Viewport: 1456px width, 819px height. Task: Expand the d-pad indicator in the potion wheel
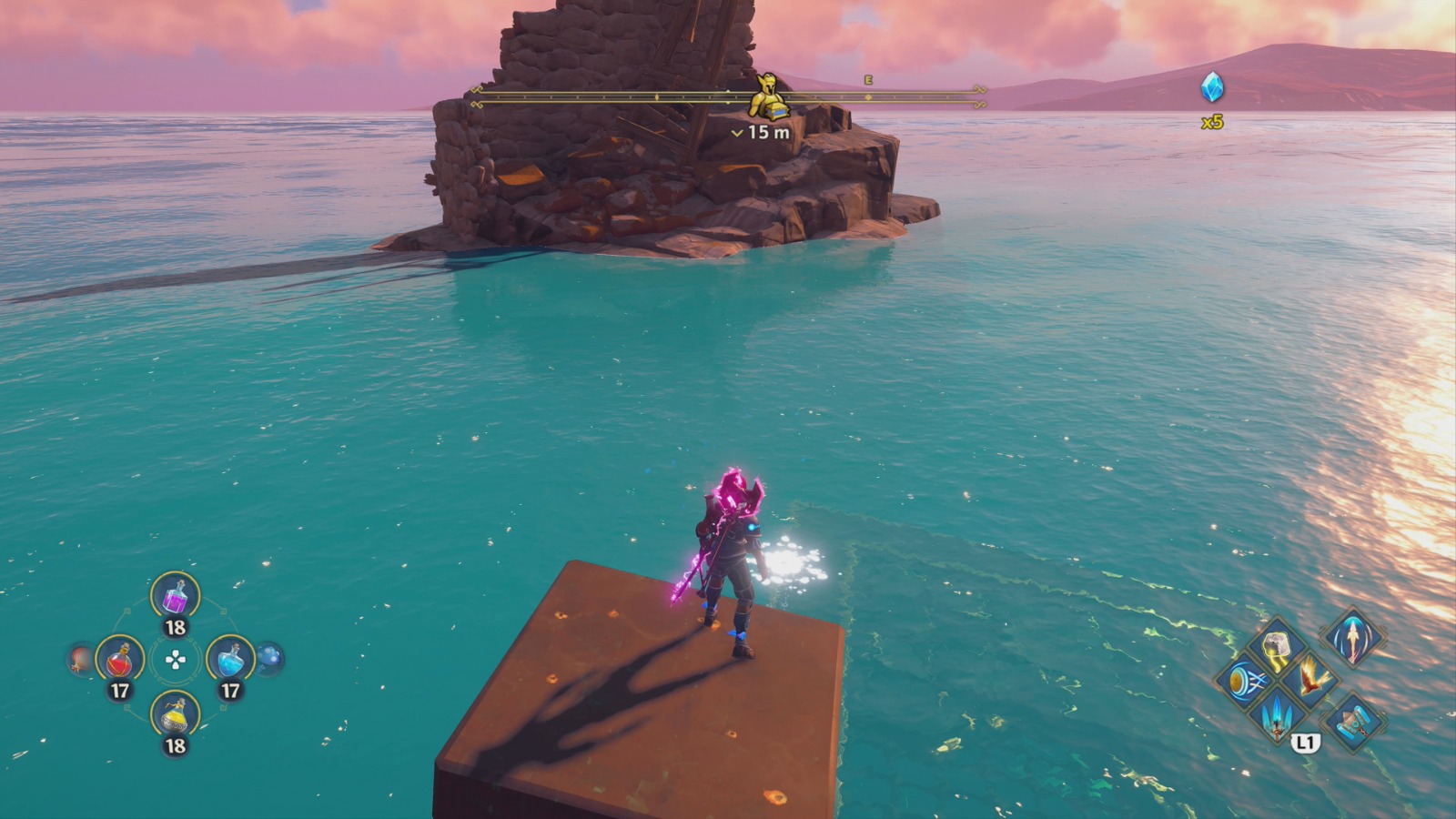click(174, 659)
